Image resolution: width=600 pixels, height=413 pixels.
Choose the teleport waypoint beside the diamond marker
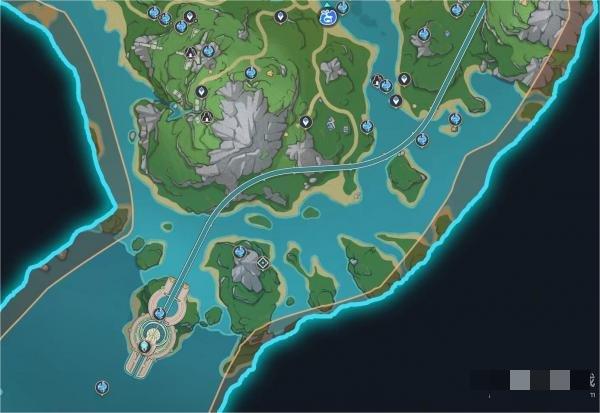241,252
